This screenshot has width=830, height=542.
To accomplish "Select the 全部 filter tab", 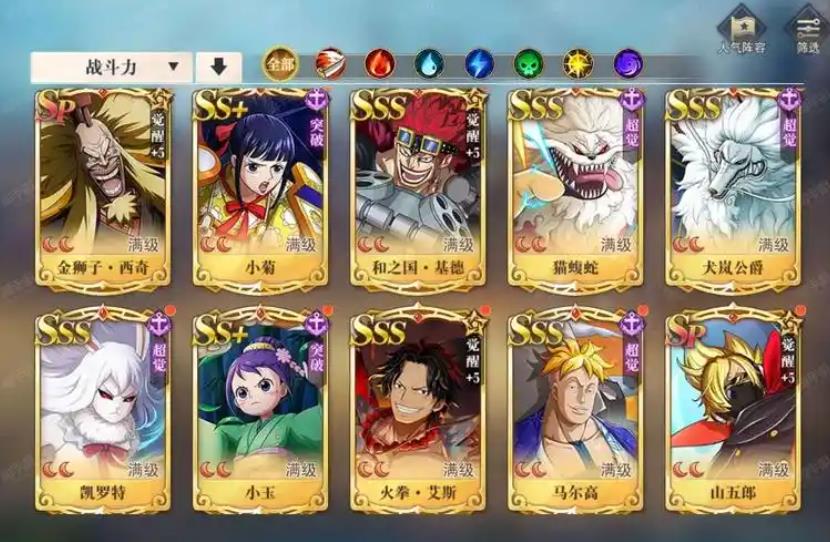I will [279, 65].
